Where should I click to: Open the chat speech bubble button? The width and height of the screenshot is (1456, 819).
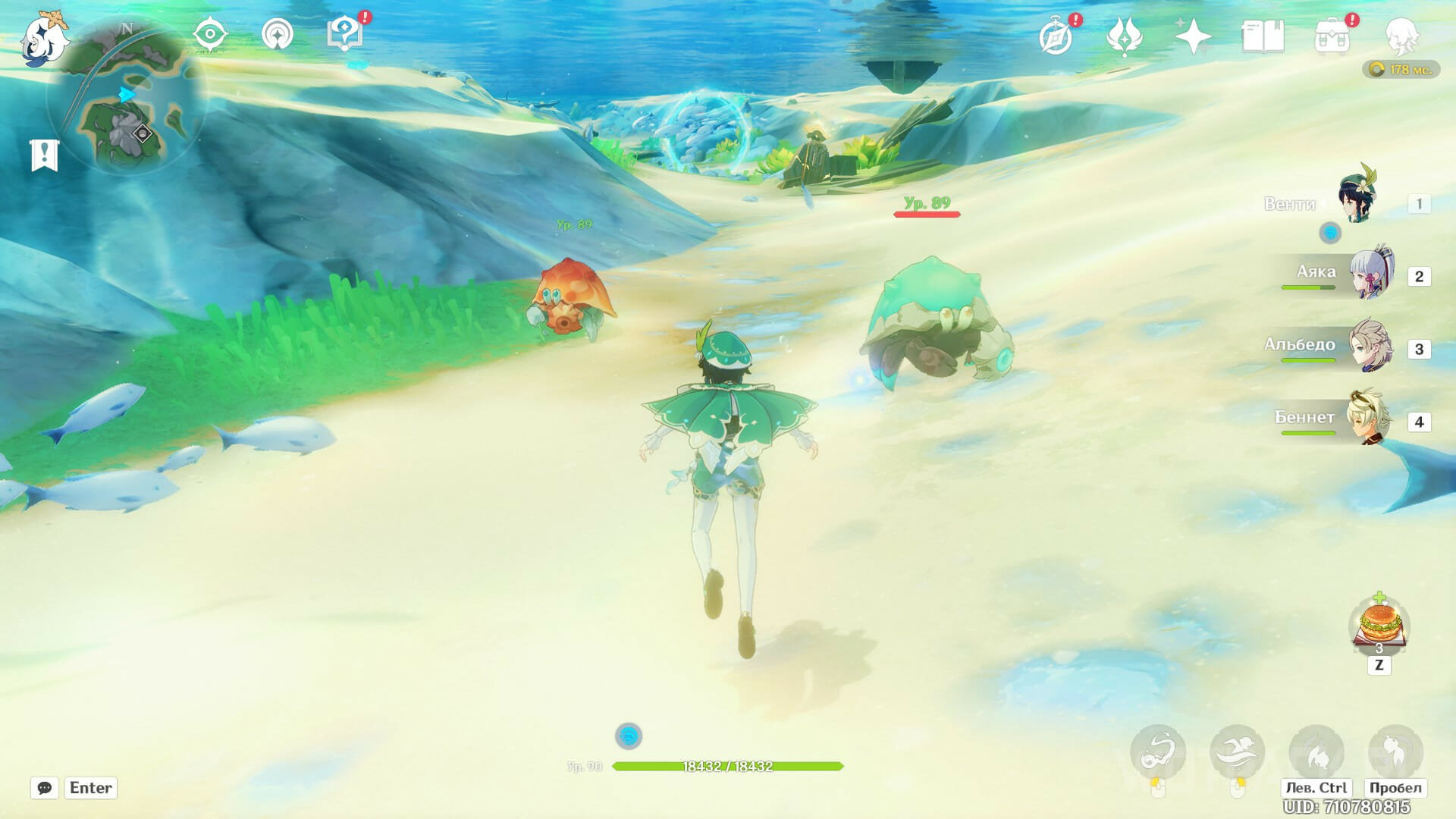pyautogui.click(x=45, y=788)
